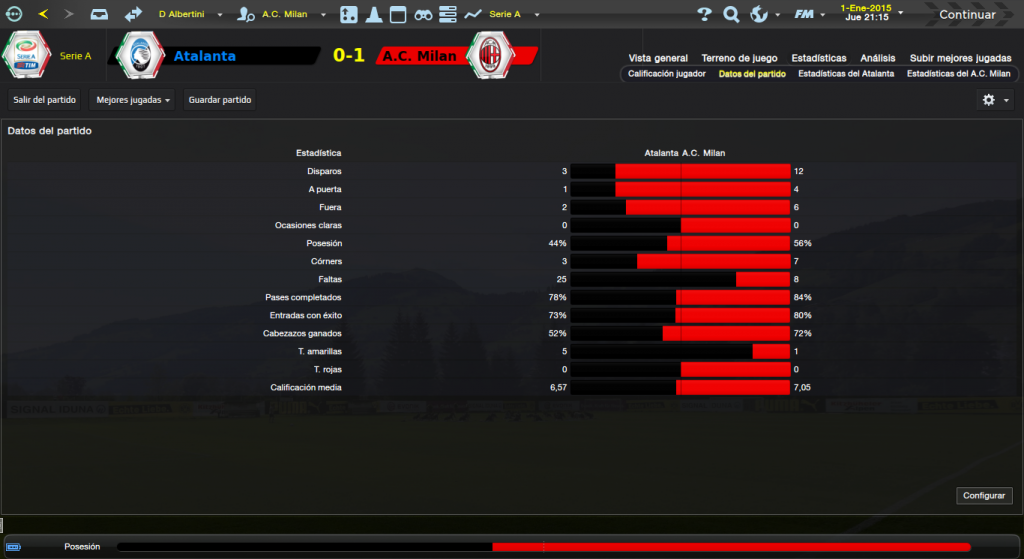The height and width of the screenshot is (559, 1024).
Task: View Calificación jugador sub-tab
Action: [x=667, y=74]
